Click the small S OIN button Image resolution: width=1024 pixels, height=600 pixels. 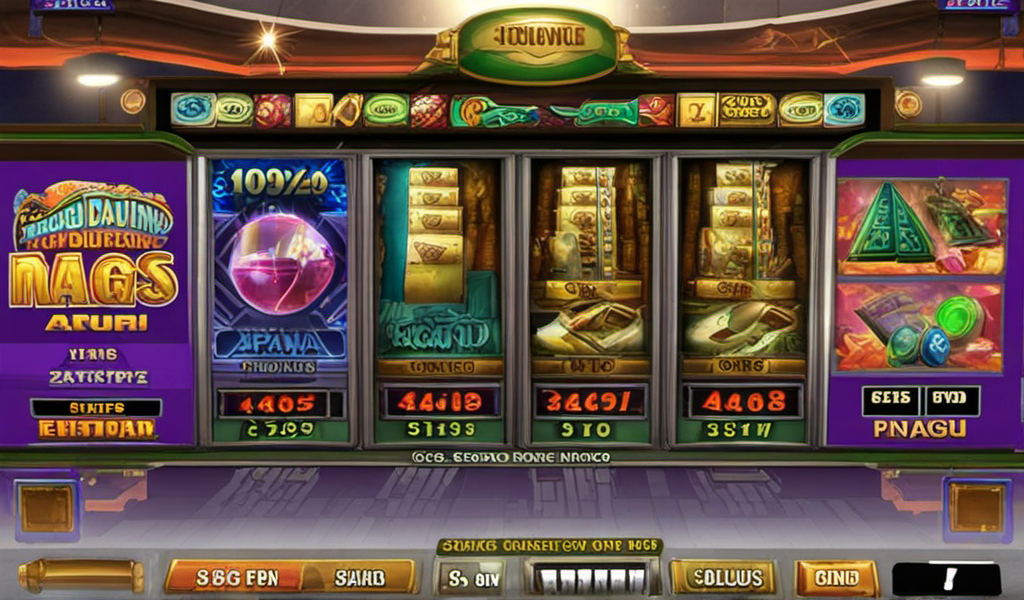[470, 577]
